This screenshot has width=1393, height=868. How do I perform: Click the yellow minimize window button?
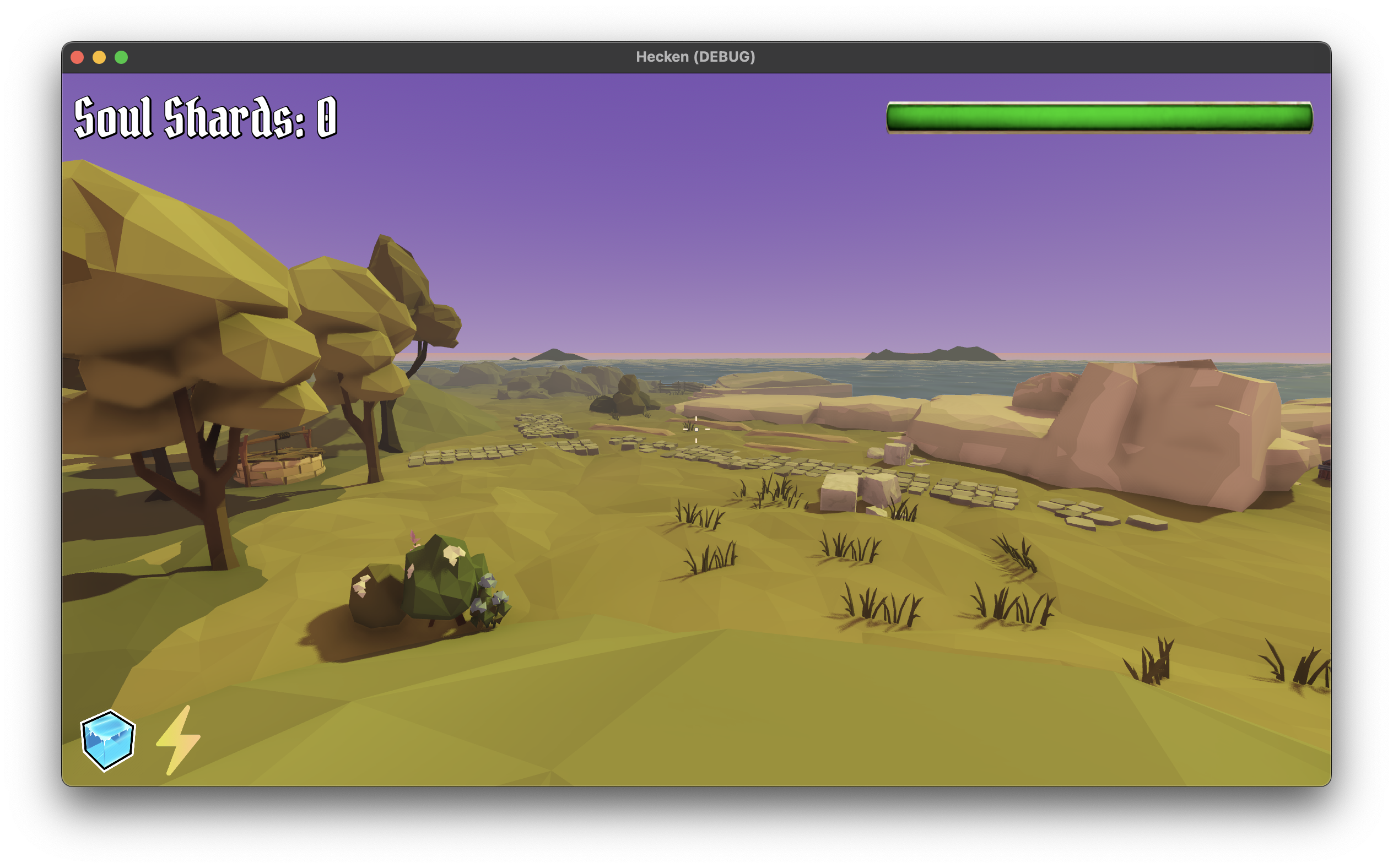(x=100, y=56)
